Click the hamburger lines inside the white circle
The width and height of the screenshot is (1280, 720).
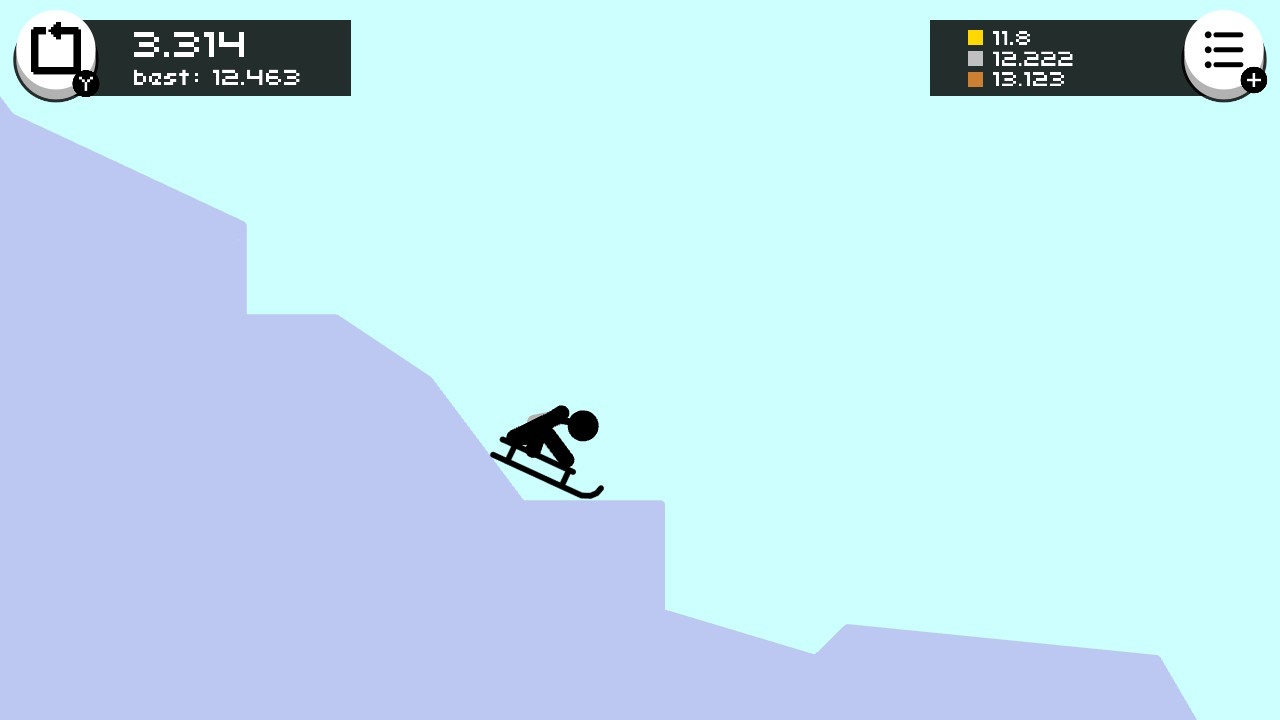(x=1224, y=48)
